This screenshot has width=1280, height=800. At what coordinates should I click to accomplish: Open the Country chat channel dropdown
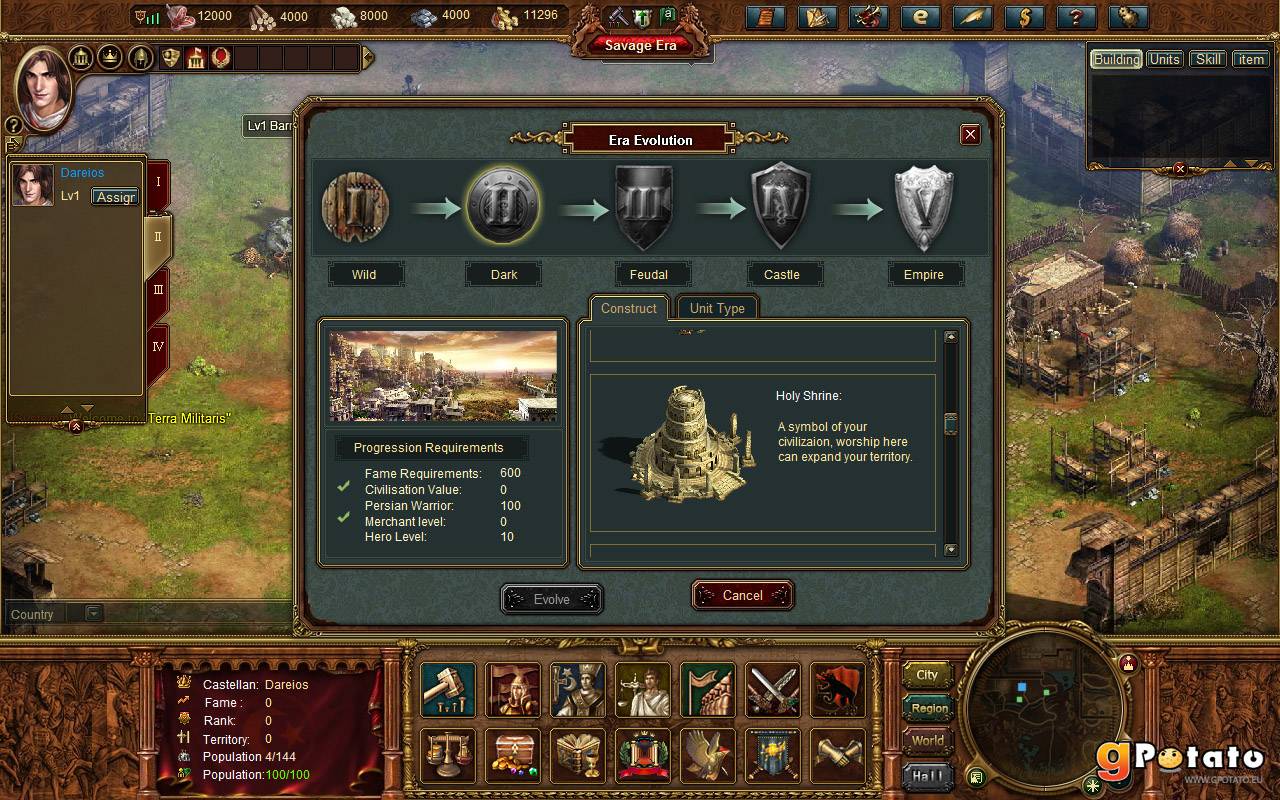pyautogui.click(x=93, y=613)
